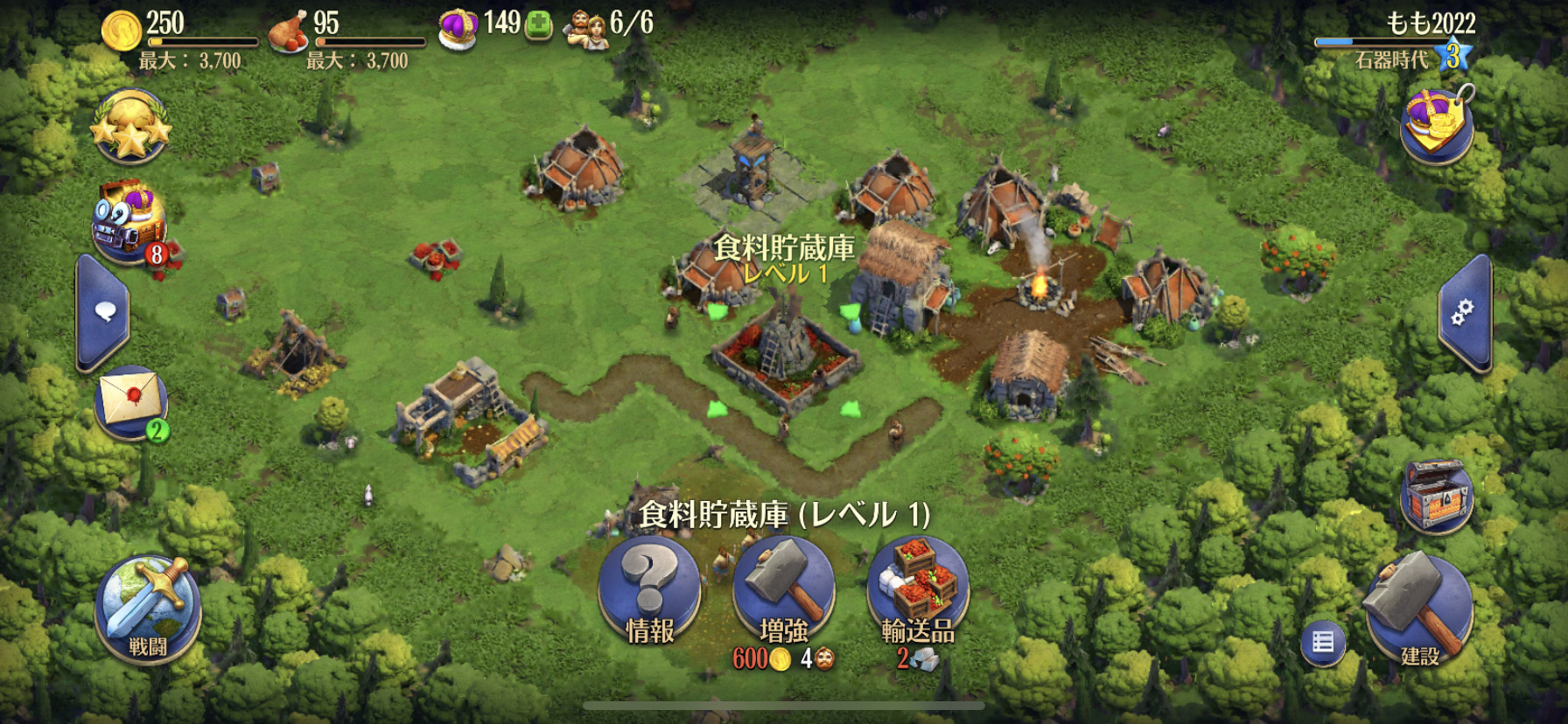The height and width of the screenshot is (724, 1568).
Task: Open the 情報 info button
Action: click(649, 592)
